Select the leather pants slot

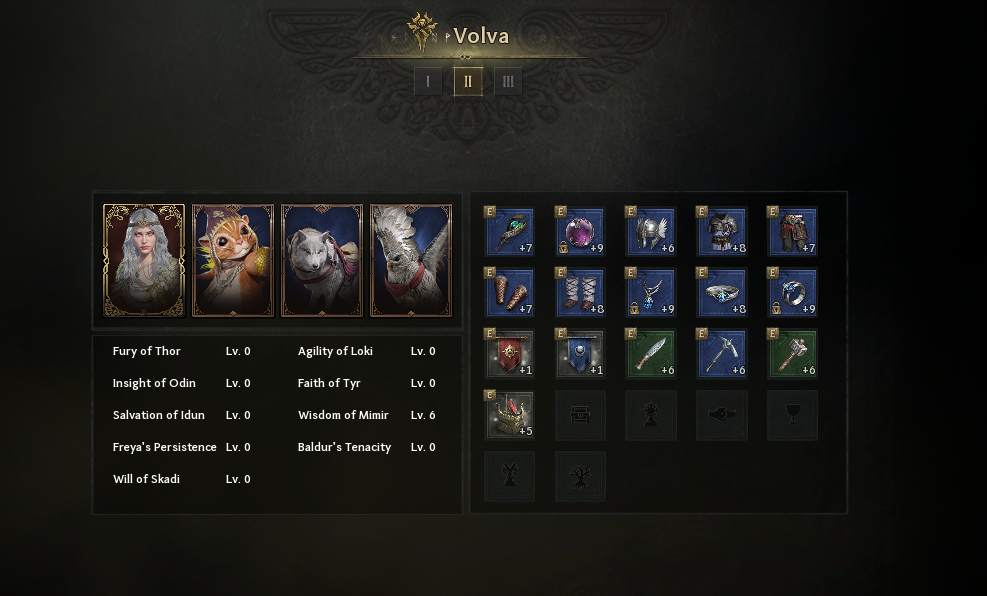793,232
